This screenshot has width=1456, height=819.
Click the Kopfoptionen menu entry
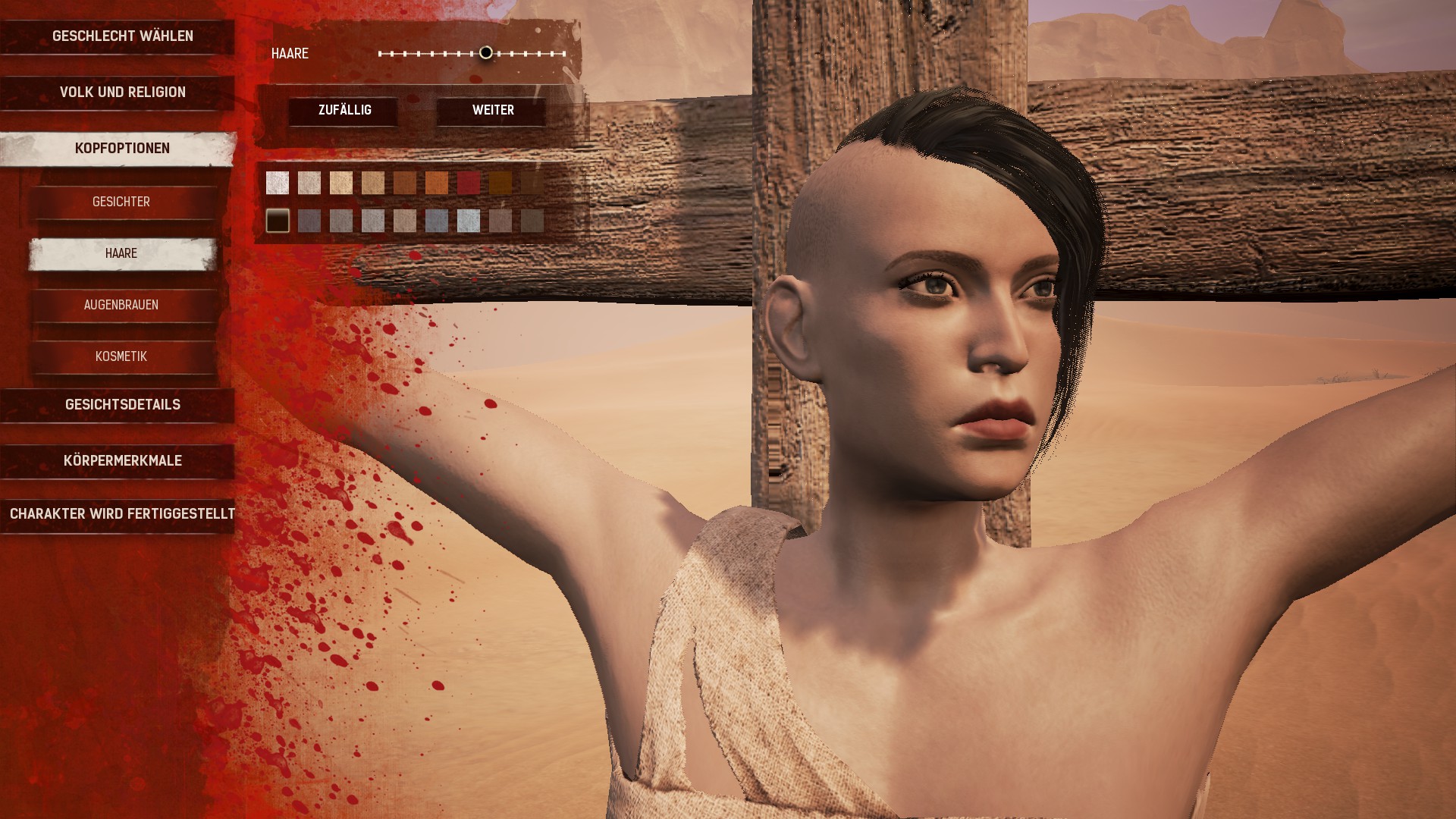[x=122, y=149]
